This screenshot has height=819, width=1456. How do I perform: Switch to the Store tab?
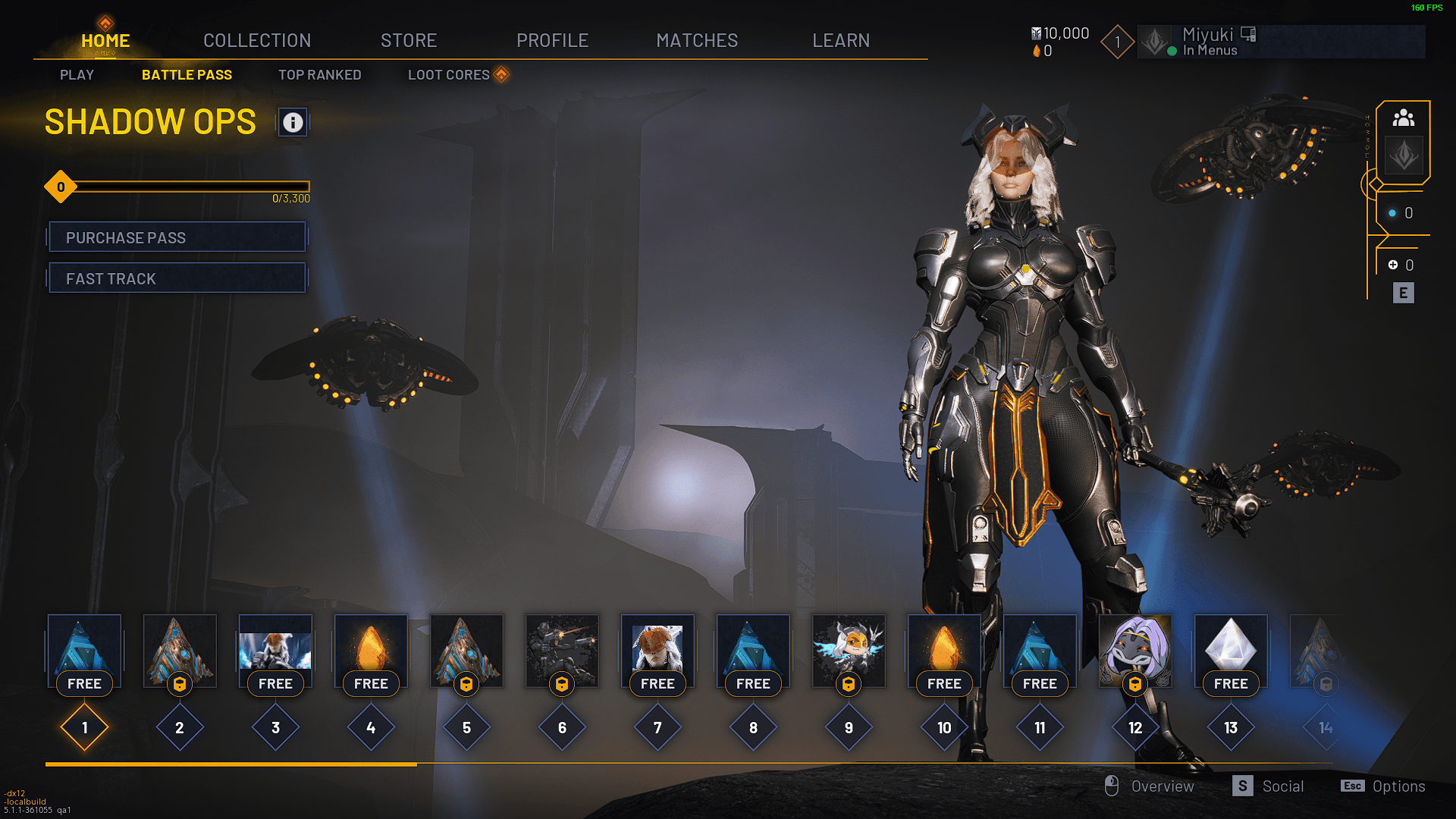[409, 40]
